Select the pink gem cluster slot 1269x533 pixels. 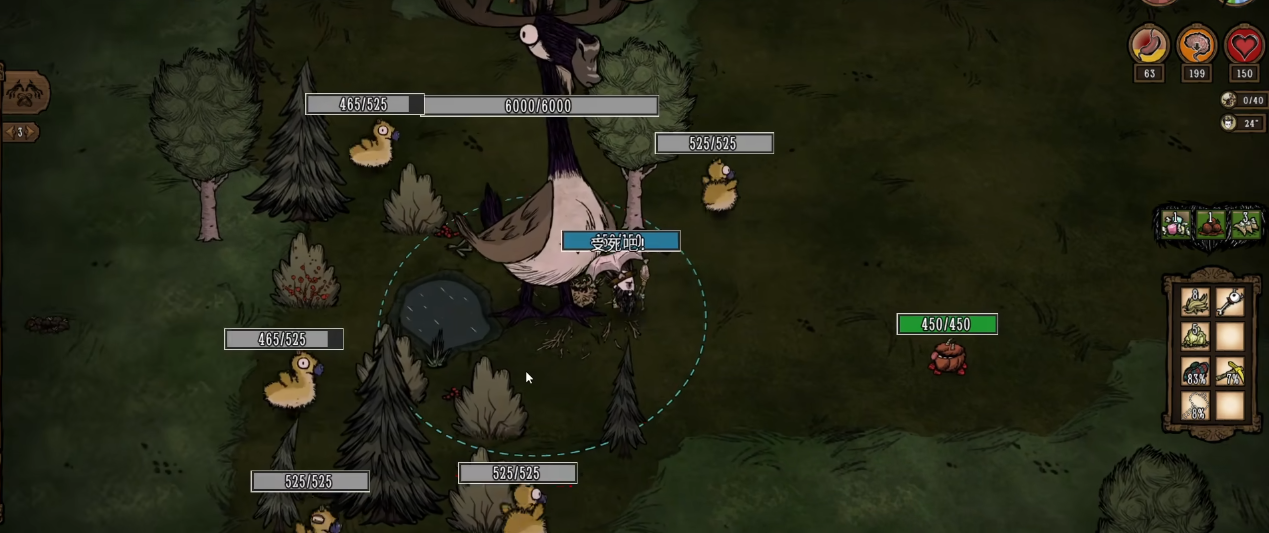(1176, 224)
